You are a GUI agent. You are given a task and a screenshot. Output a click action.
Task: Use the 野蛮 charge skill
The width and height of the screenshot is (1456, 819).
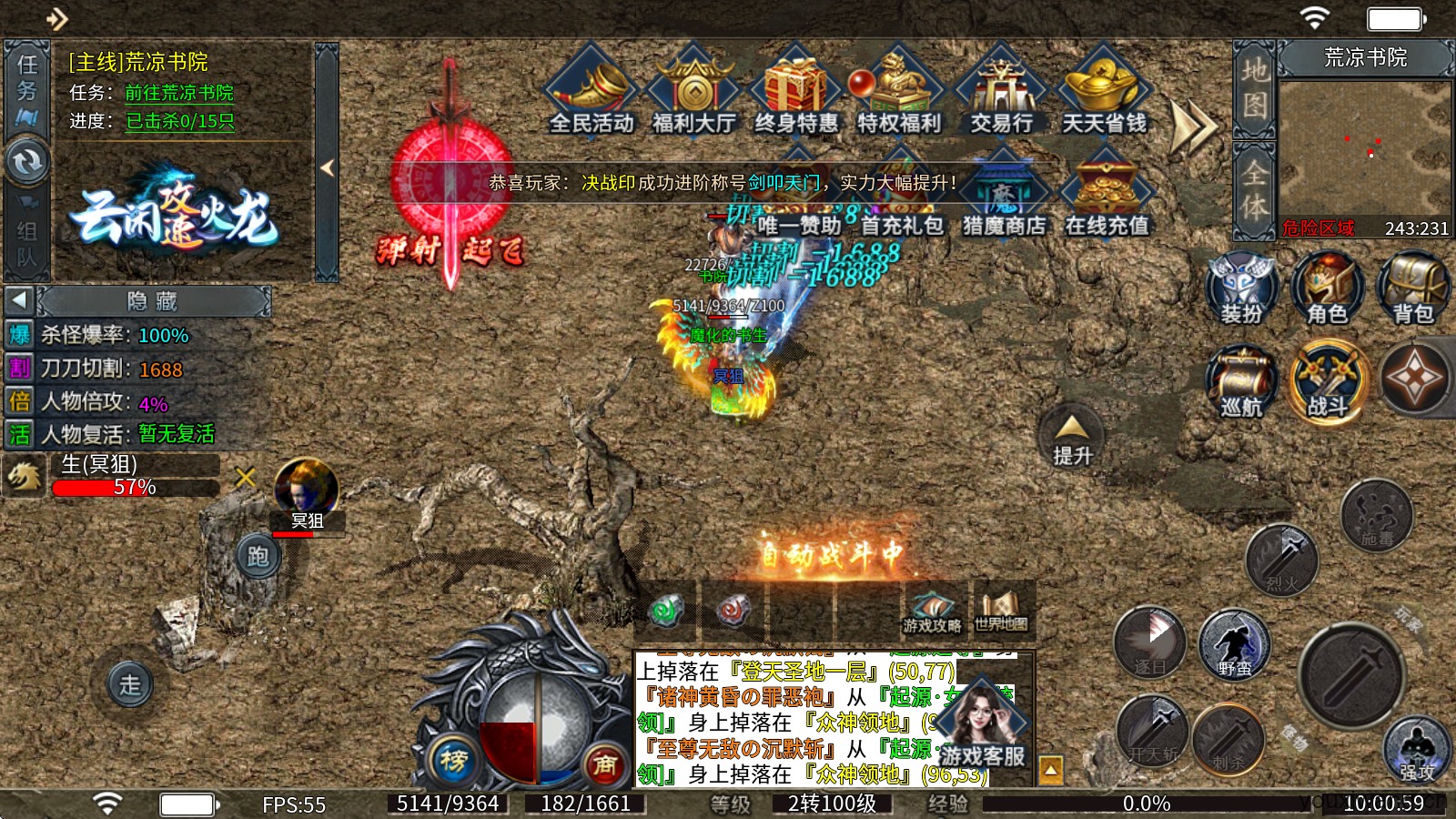coord(1234,644)
